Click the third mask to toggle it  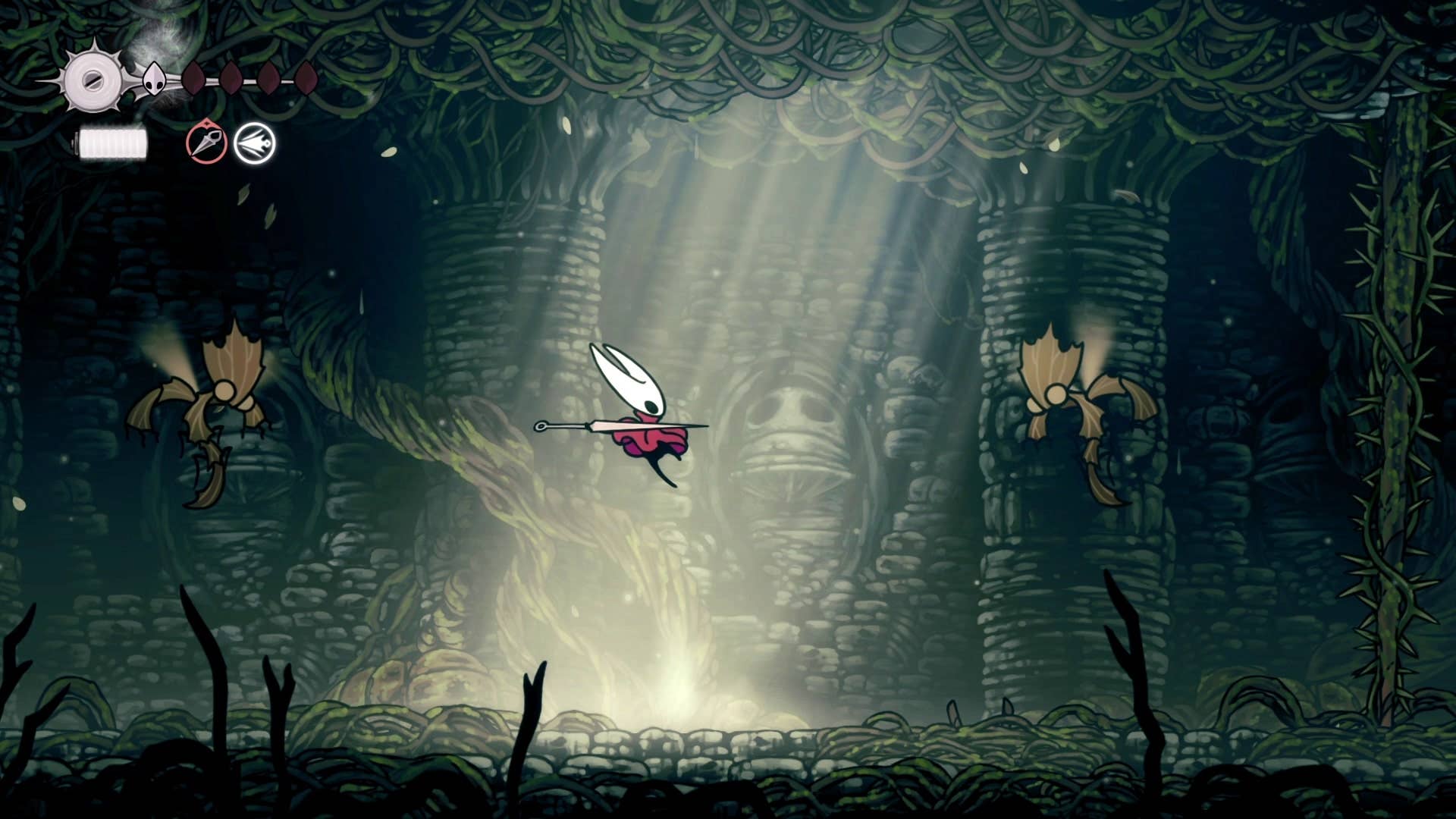point(268,80)
